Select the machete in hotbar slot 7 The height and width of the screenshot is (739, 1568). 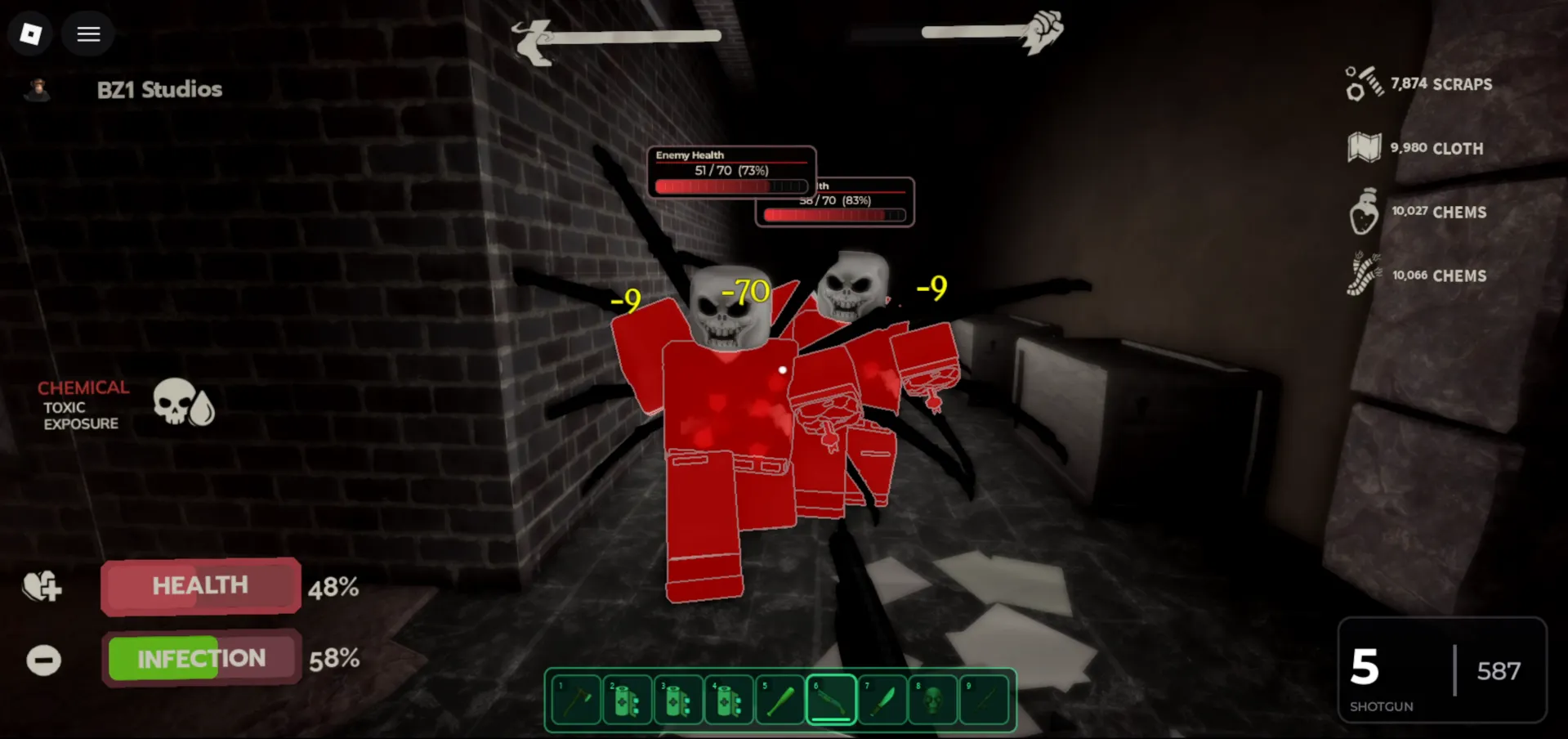pyautogui.click(x=882, y=700)
